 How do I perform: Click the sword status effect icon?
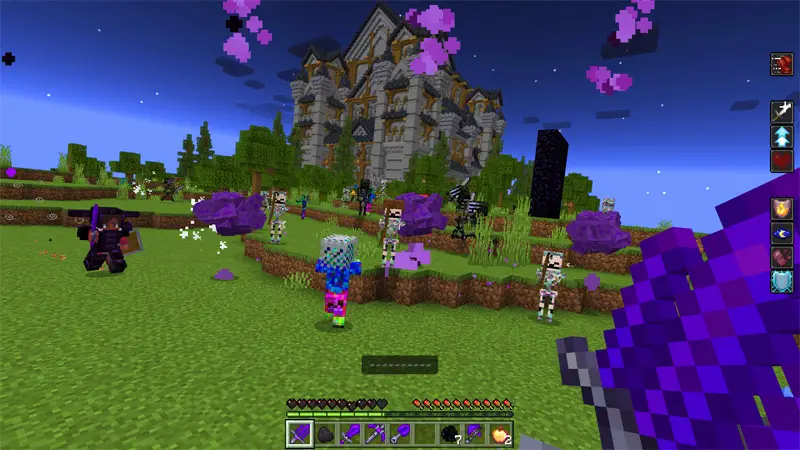781,112
